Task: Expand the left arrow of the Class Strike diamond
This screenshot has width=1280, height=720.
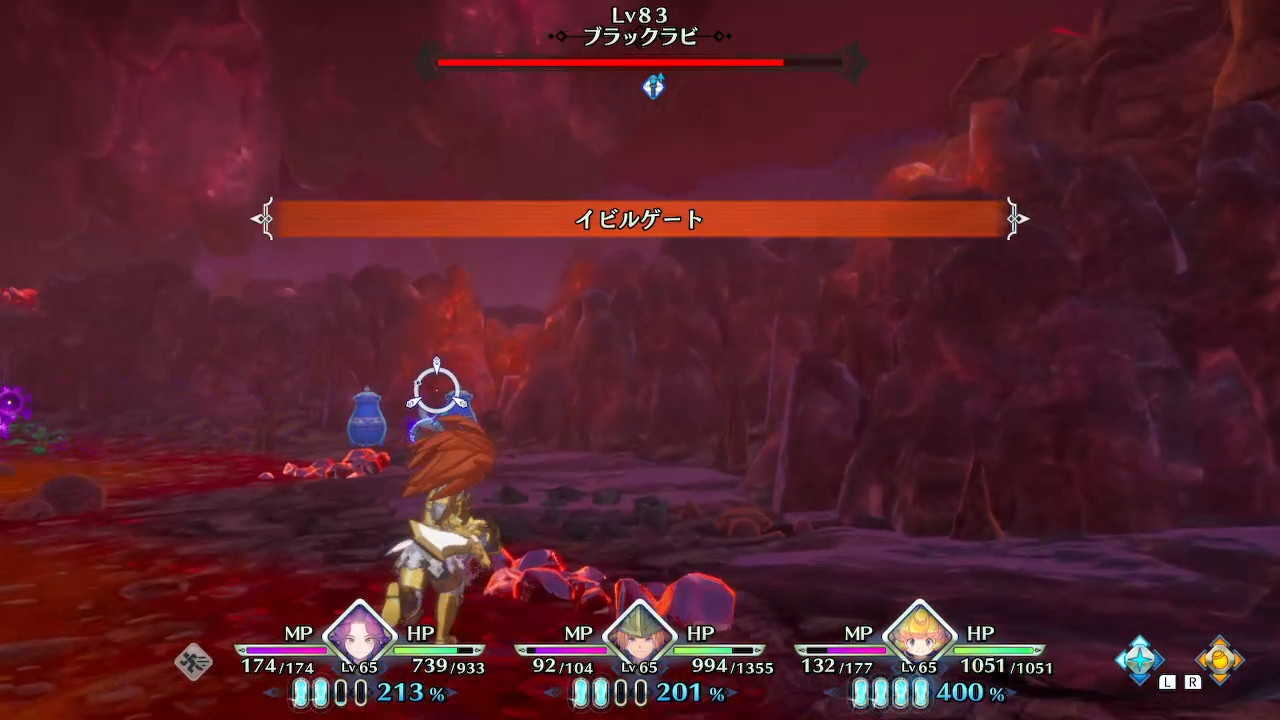Action: pos(1118,658)
